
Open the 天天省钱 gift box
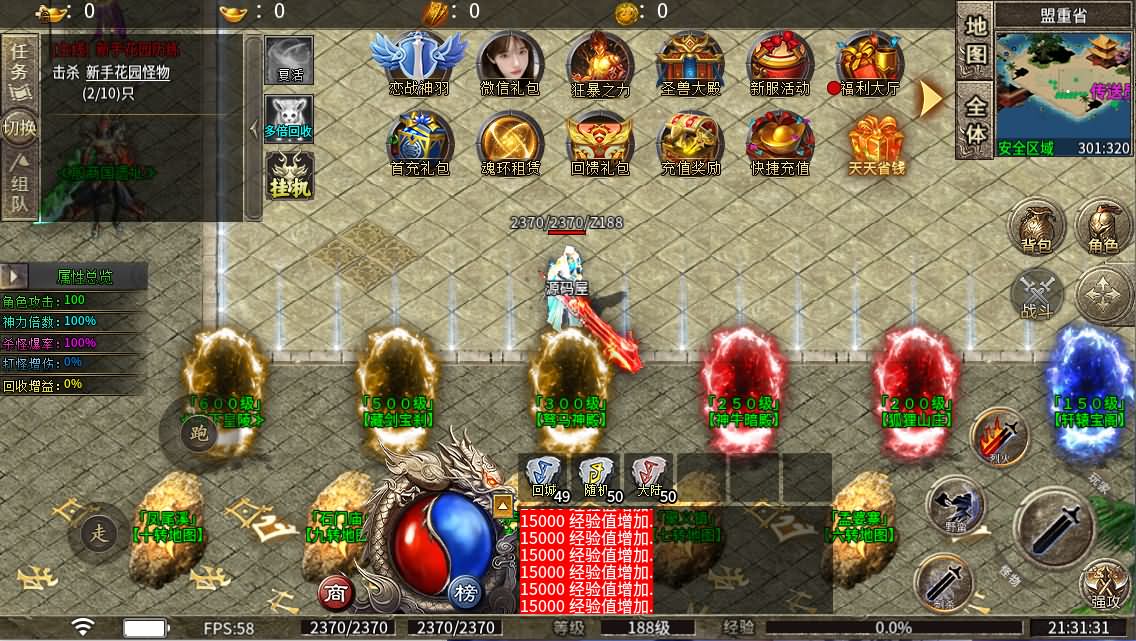pyautogui.click(x=876, y=142)
